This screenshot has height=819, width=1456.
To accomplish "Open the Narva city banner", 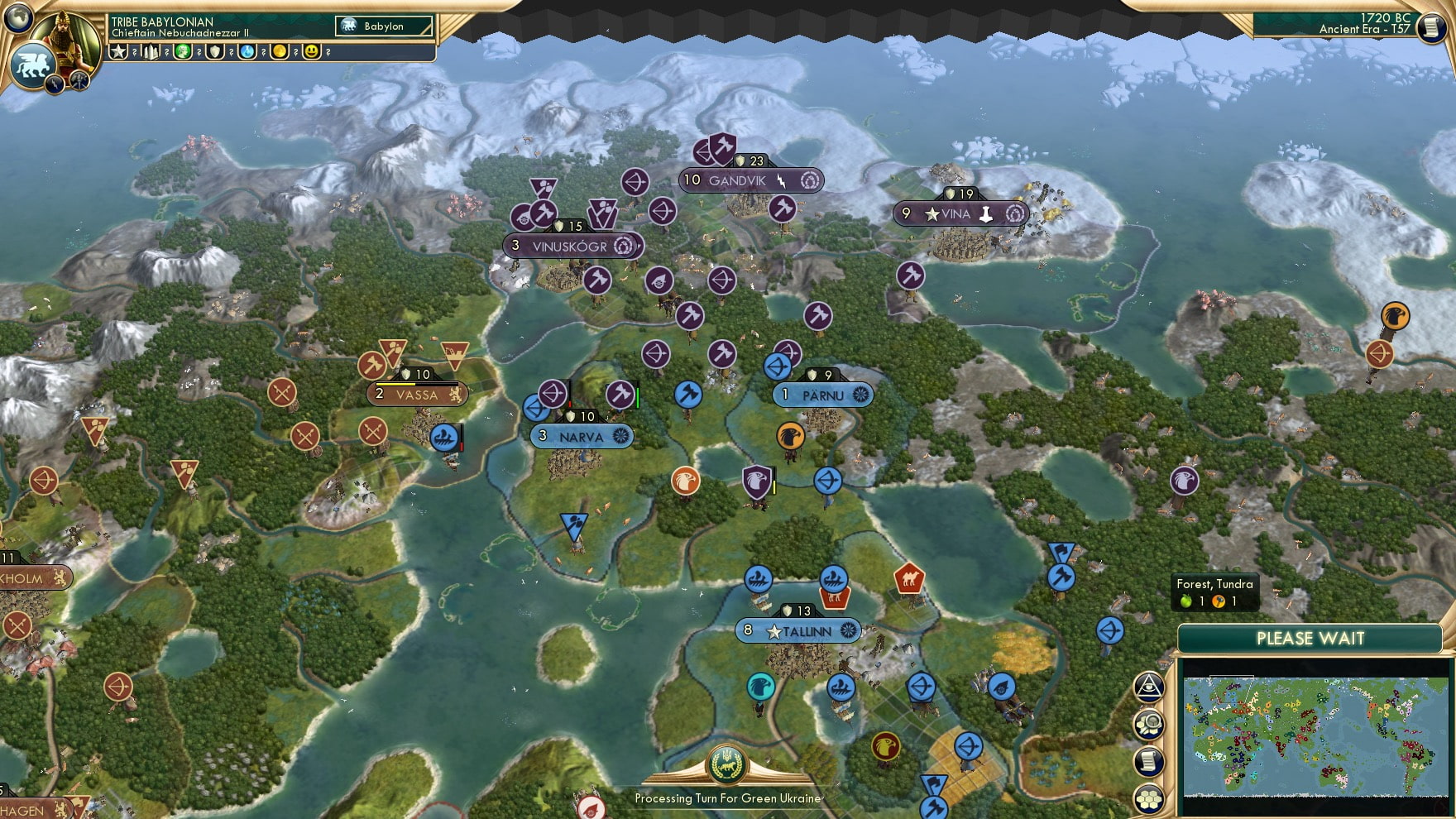I will click(x=582, y=436).
